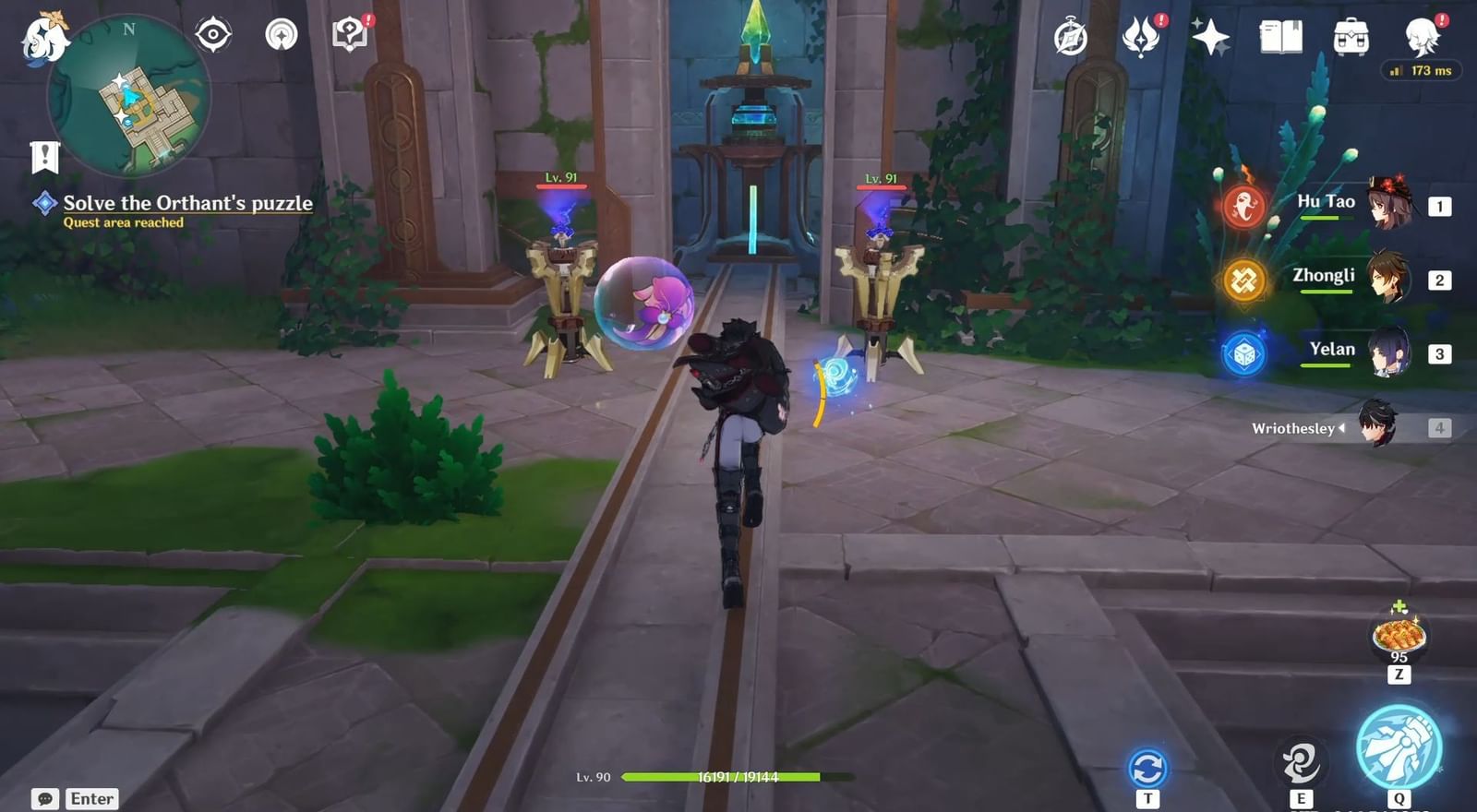Open the Battle Pass

pyautogui.click(x=1069, y=34)
